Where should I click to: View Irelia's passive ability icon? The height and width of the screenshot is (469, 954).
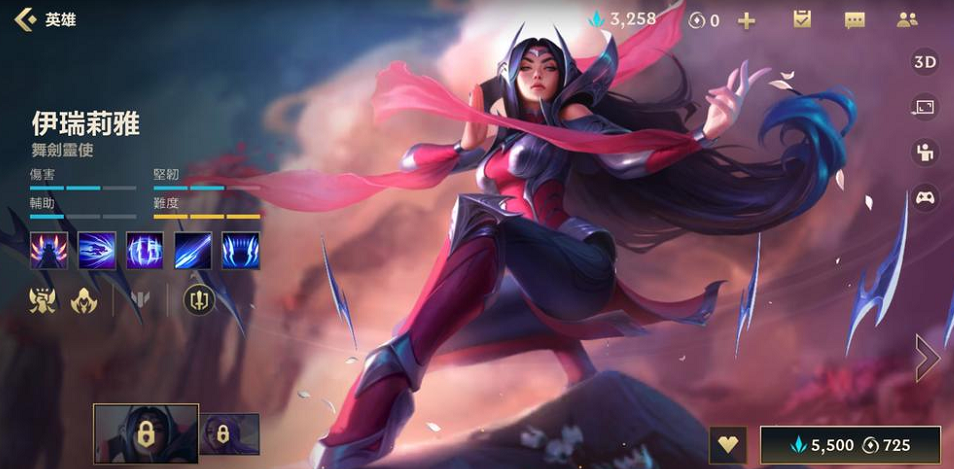49,250
